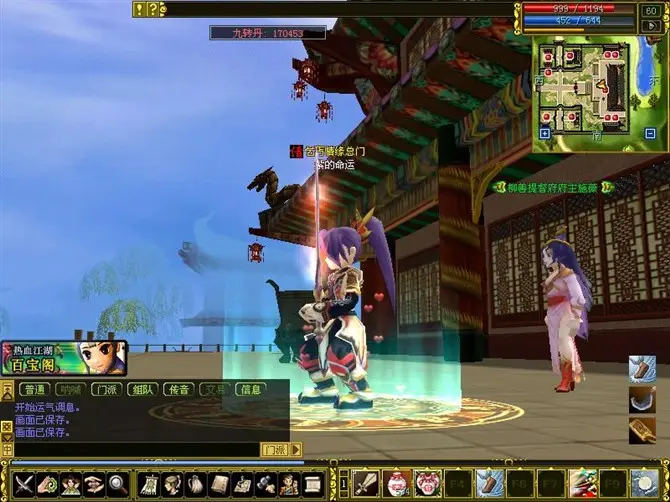This screenshot has height=502, width=670.
Task: Open the 百宝阁 item shop banner
Action: pos(64,356)
